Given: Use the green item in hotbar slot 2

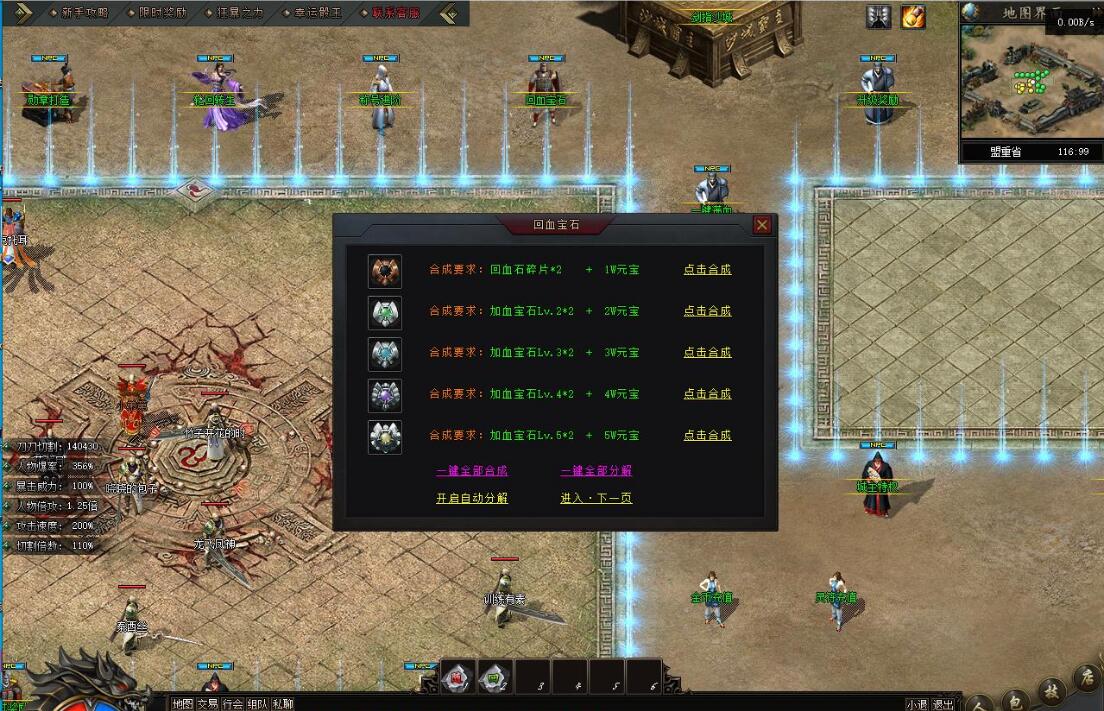Looking at the screenshot, I should [495, 677].
